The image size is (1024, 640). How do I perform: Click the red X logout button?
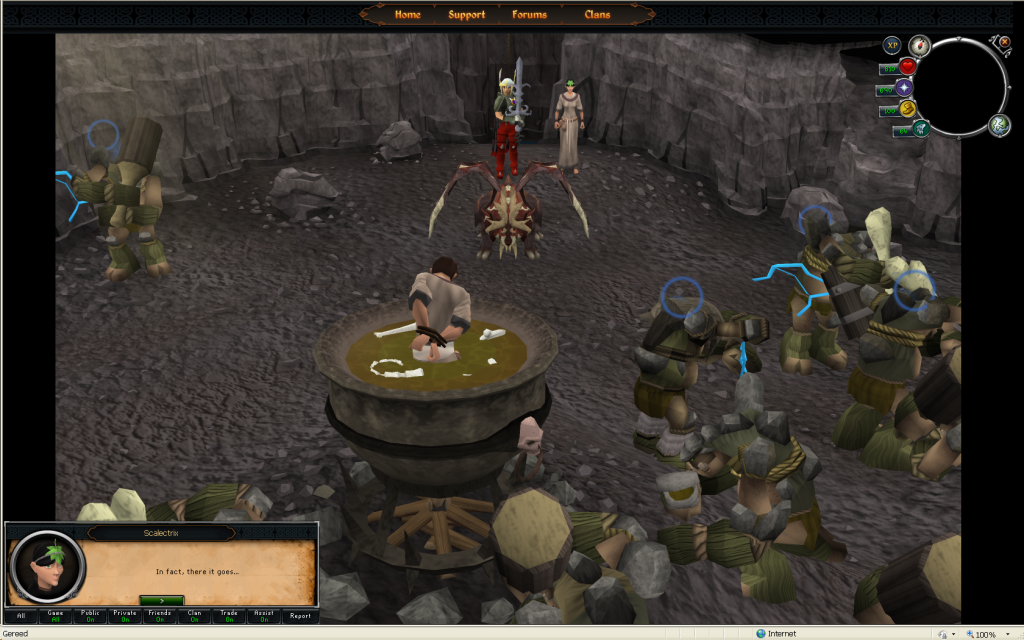[x=1004, y=42]
